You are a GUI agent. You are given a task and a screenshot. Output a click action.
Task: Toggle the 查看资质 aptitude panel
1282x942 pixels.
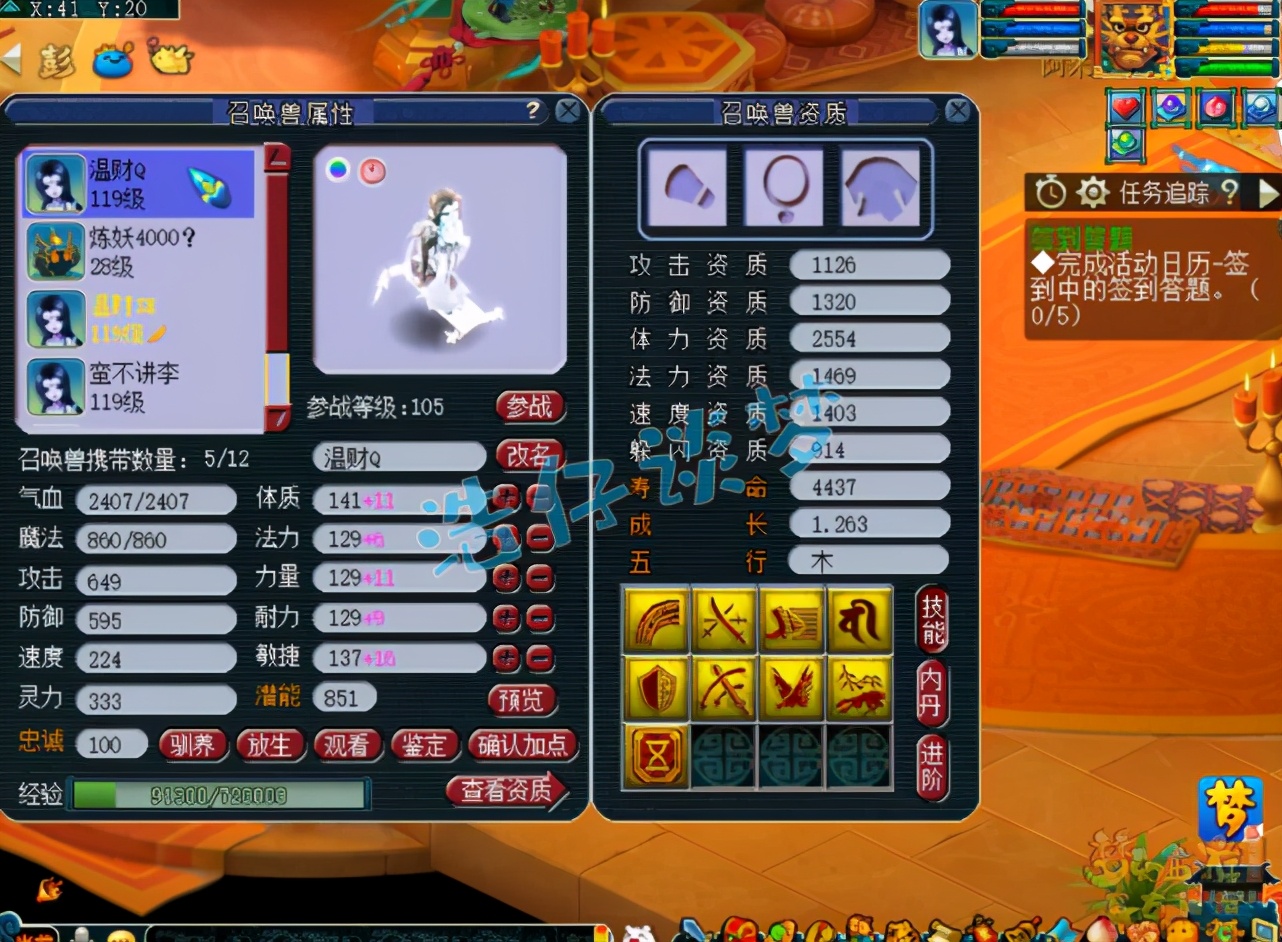click(x=507, y=791)
